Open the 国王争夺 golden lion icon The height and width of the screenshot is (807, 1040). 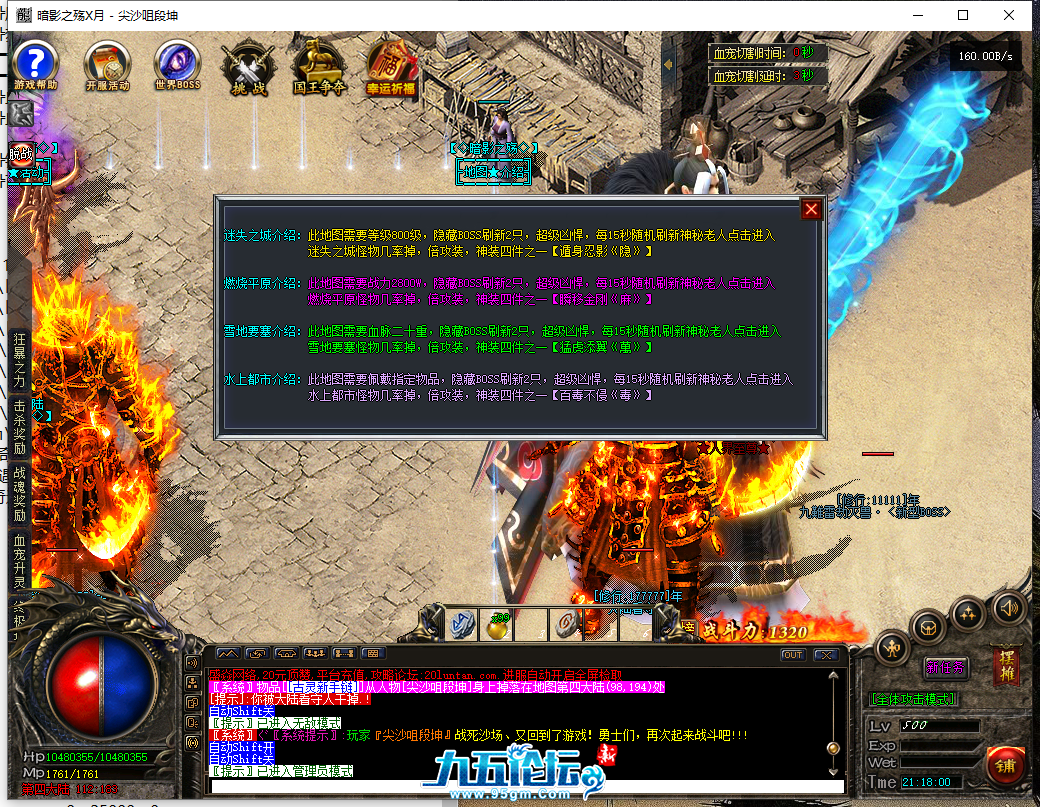point(319,66)
